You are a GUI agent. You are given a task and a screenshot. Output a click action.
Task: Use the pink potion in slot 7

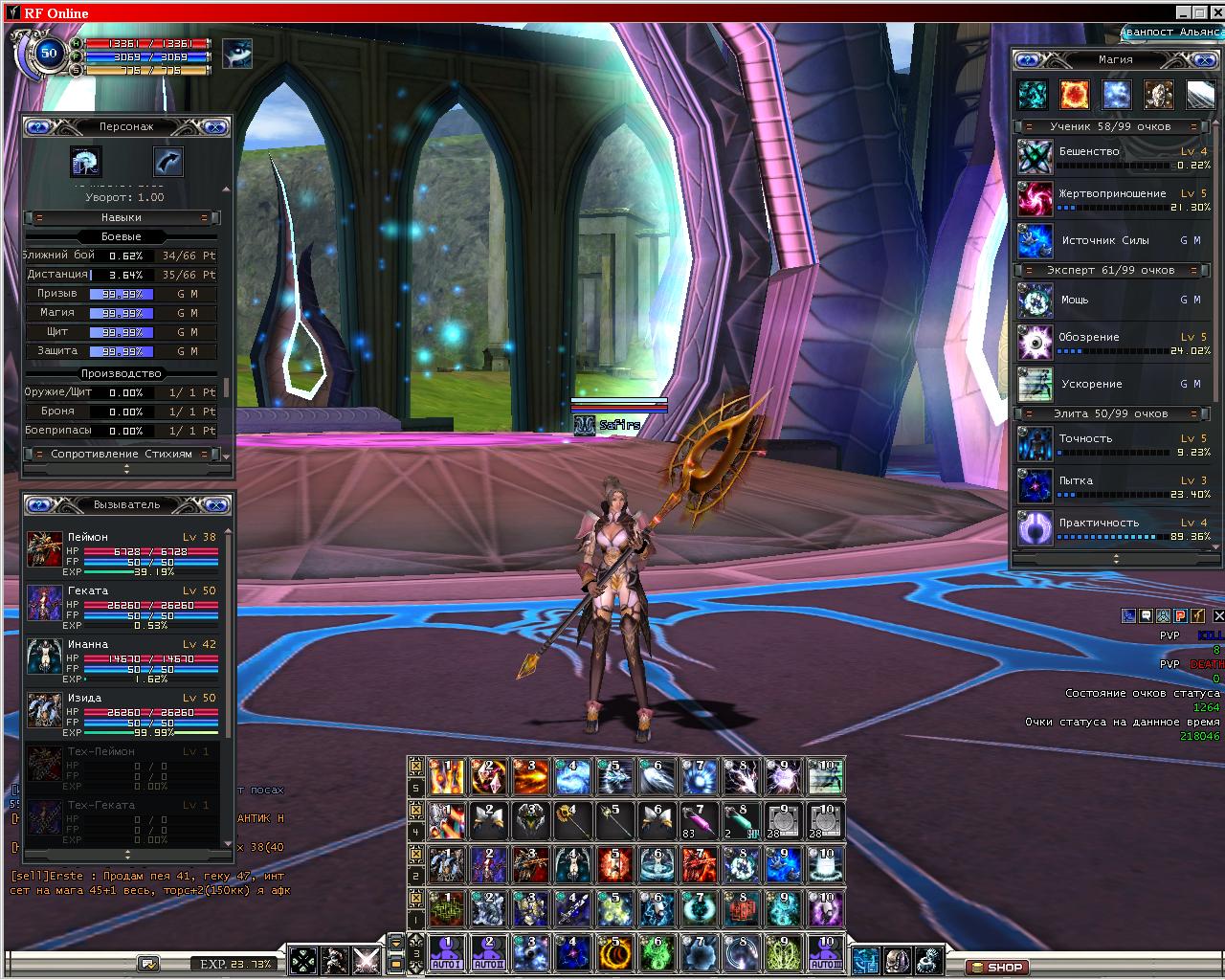(698, 821)
